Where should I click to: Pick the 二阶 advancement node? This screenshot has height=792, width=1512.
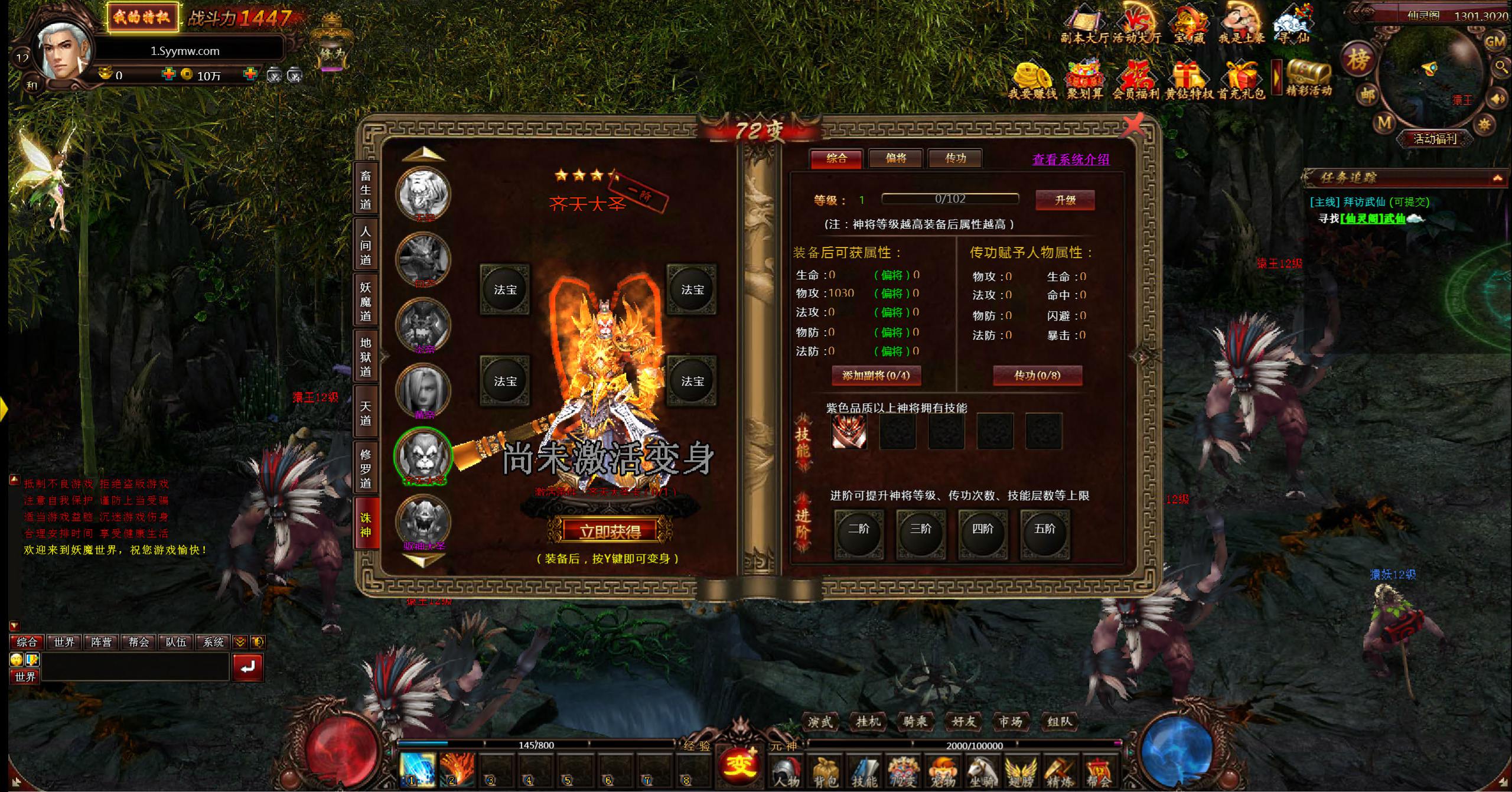point(858,530)
